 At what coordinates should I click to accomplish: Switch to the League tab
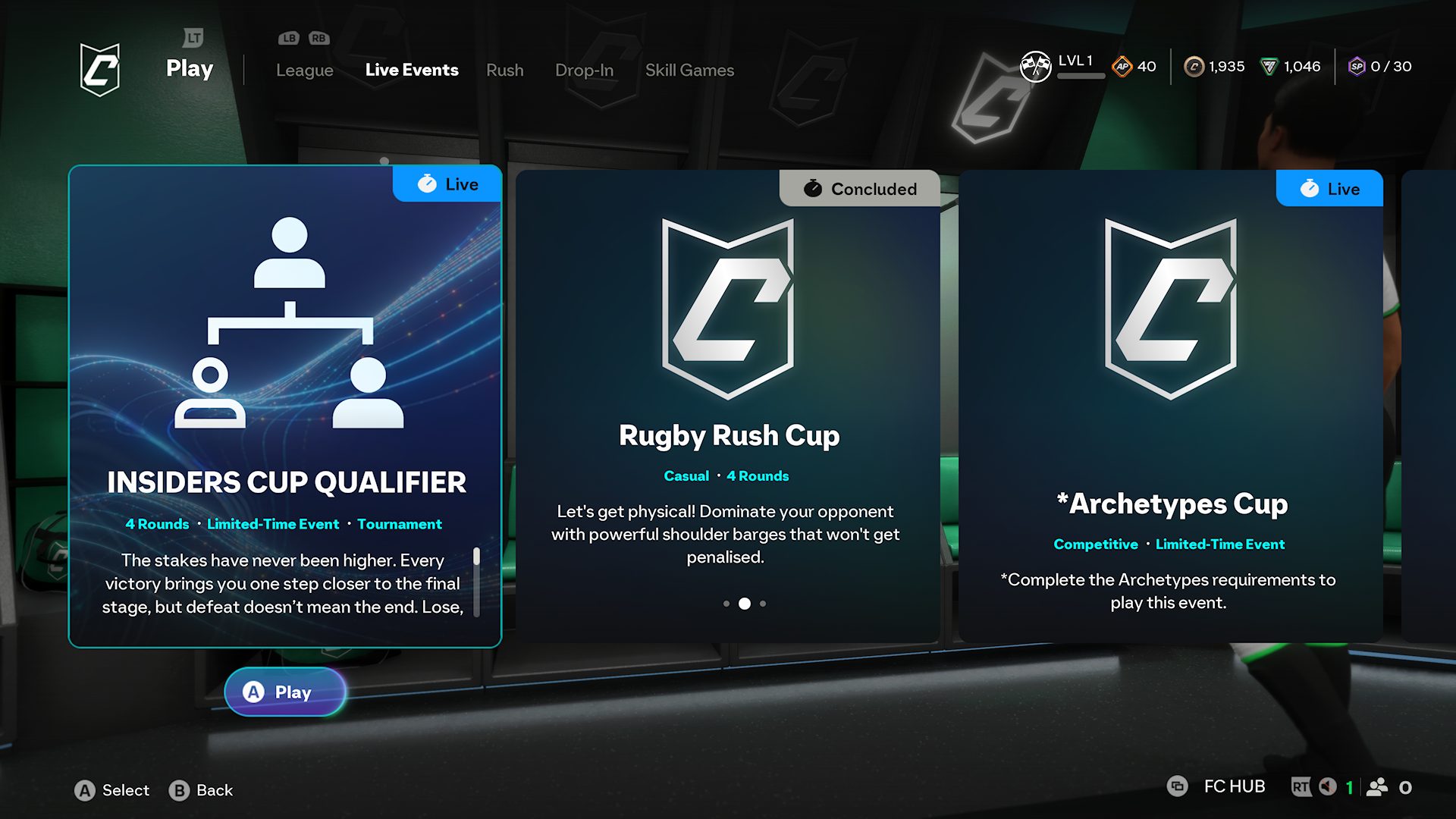tap(304, 70)
